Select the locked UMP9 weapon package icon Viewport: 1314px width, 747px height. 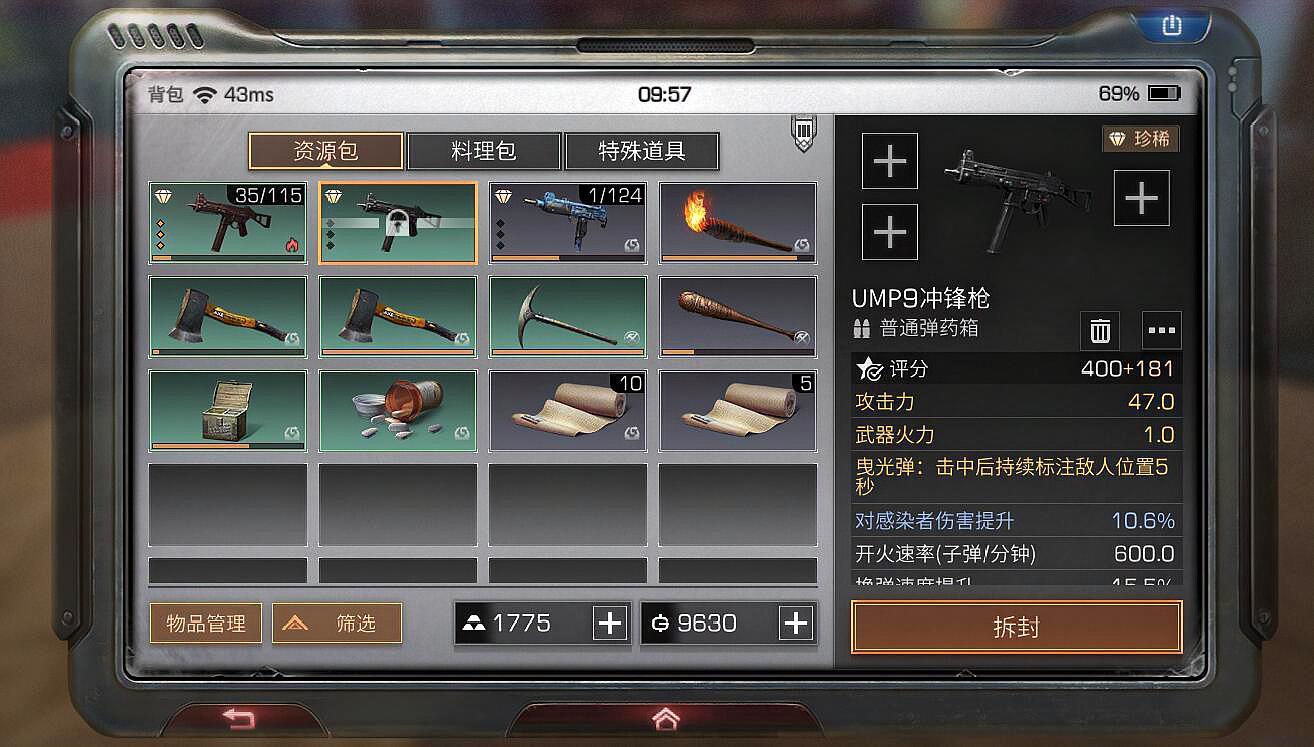tap(397, 222)
